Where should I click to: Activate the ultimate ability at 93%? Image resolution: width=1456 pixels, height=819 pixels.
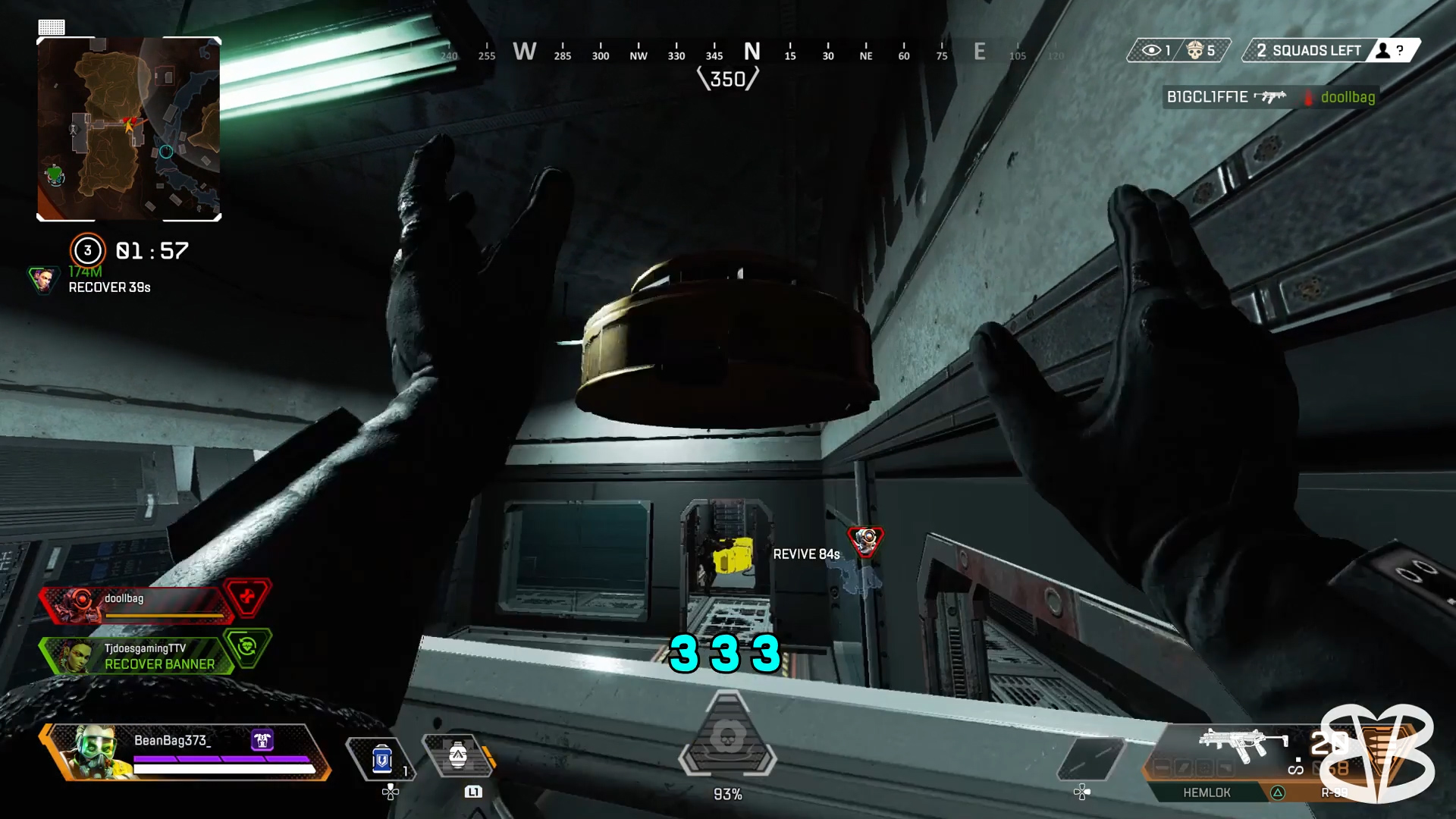click(727, 739)
